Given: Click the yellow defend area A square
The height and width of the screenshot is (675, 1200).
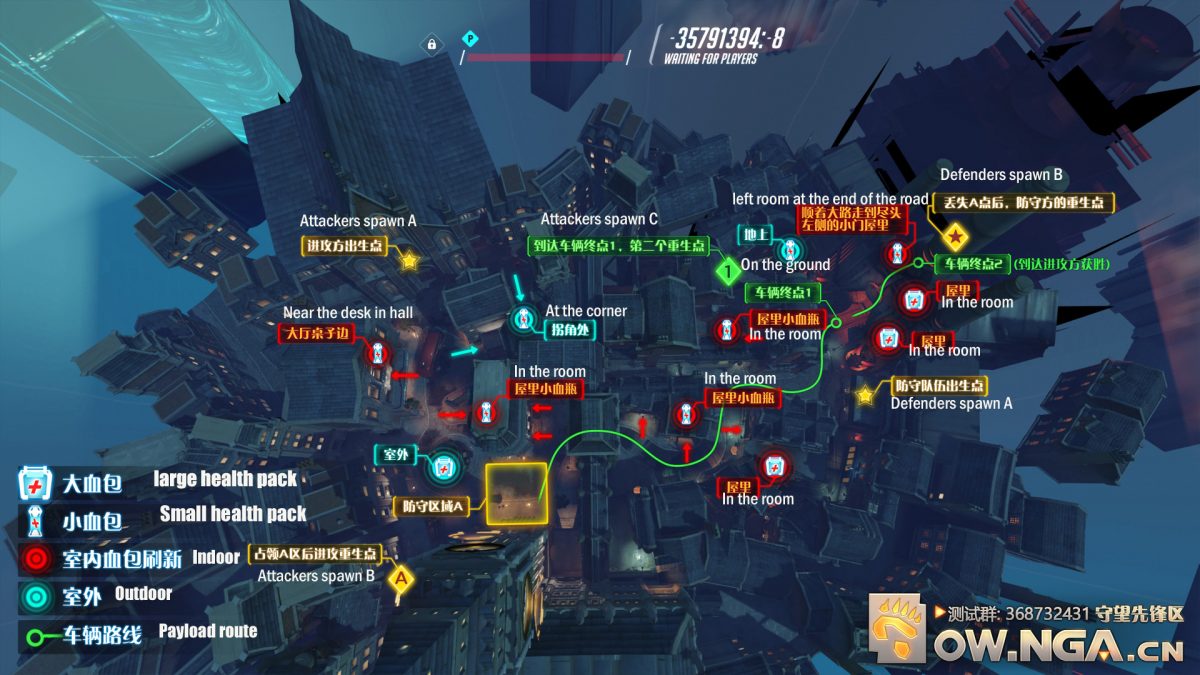Looking at the screenshot, I should pyautogui.click(x=516, y=493).
